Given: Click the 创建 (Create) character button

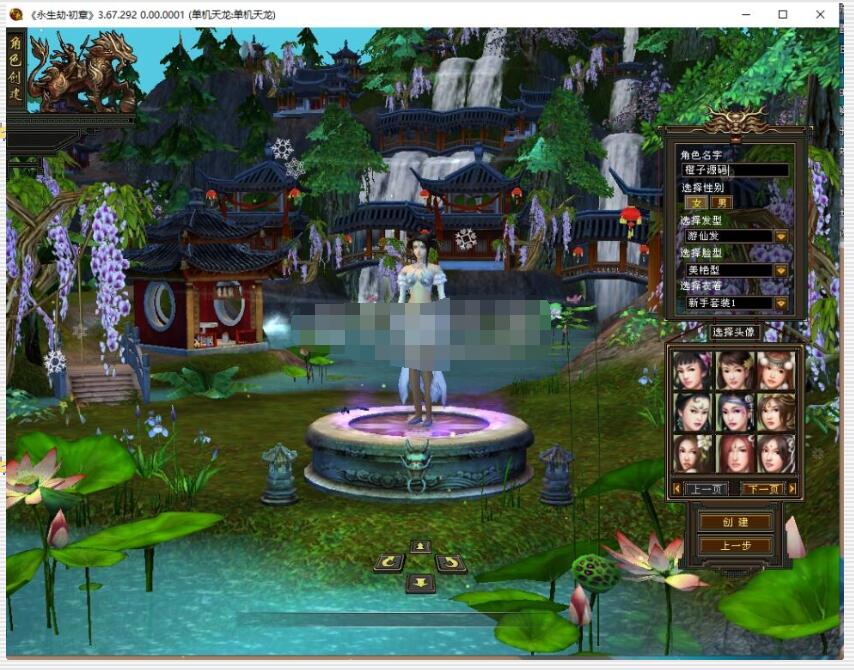Looking at the screenshot, I should [735, 522].
